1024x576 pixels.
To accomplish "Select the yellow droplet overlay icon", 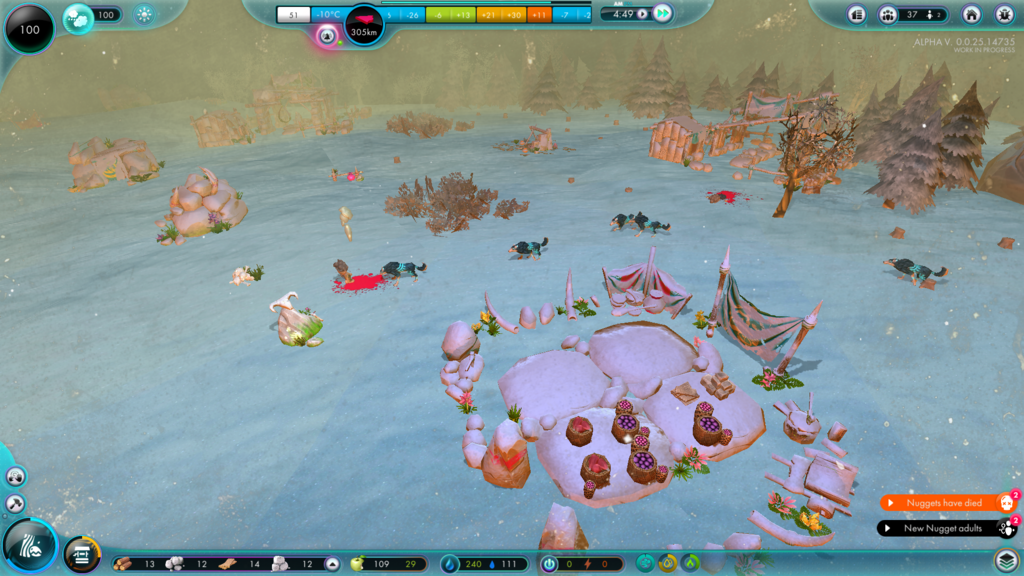I will (x=668, y=563).
